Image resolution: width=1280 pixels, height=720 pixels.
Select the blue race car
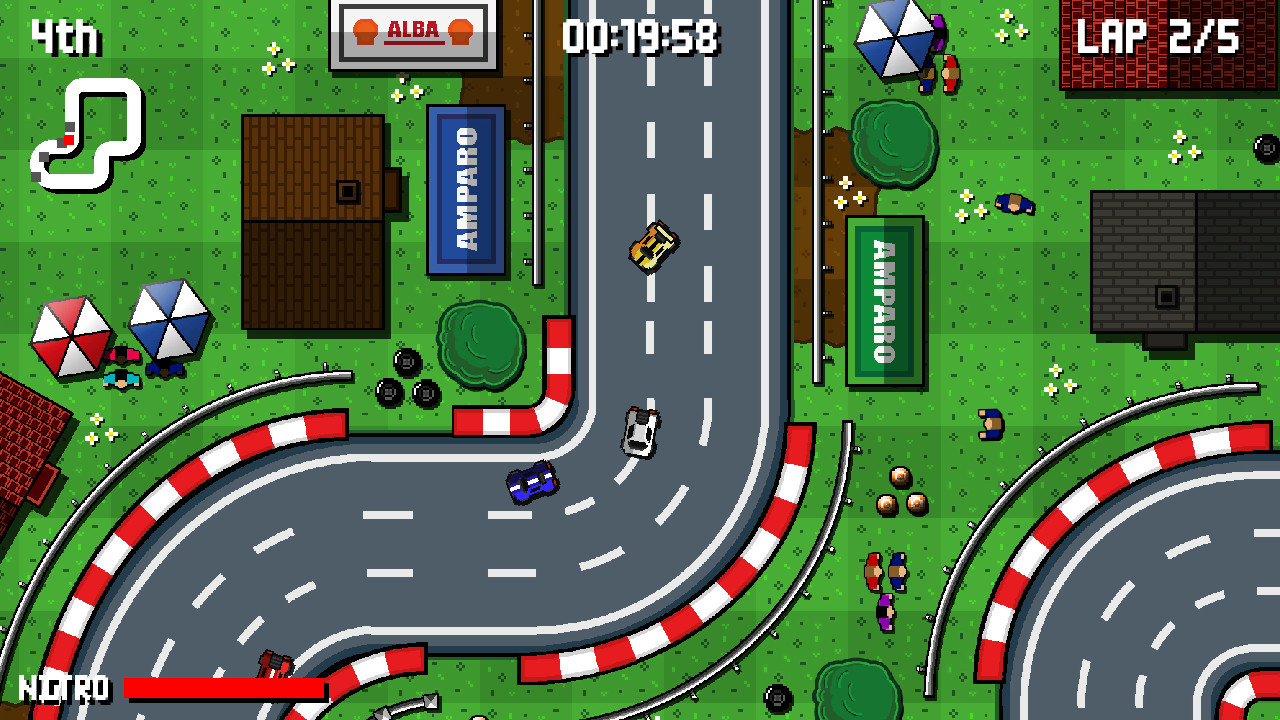coord(531,482)
